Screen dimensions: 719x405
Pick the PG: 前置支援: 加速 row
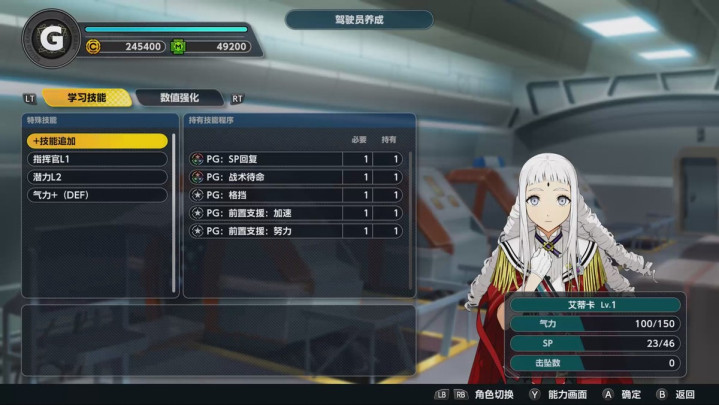point(295,213)
